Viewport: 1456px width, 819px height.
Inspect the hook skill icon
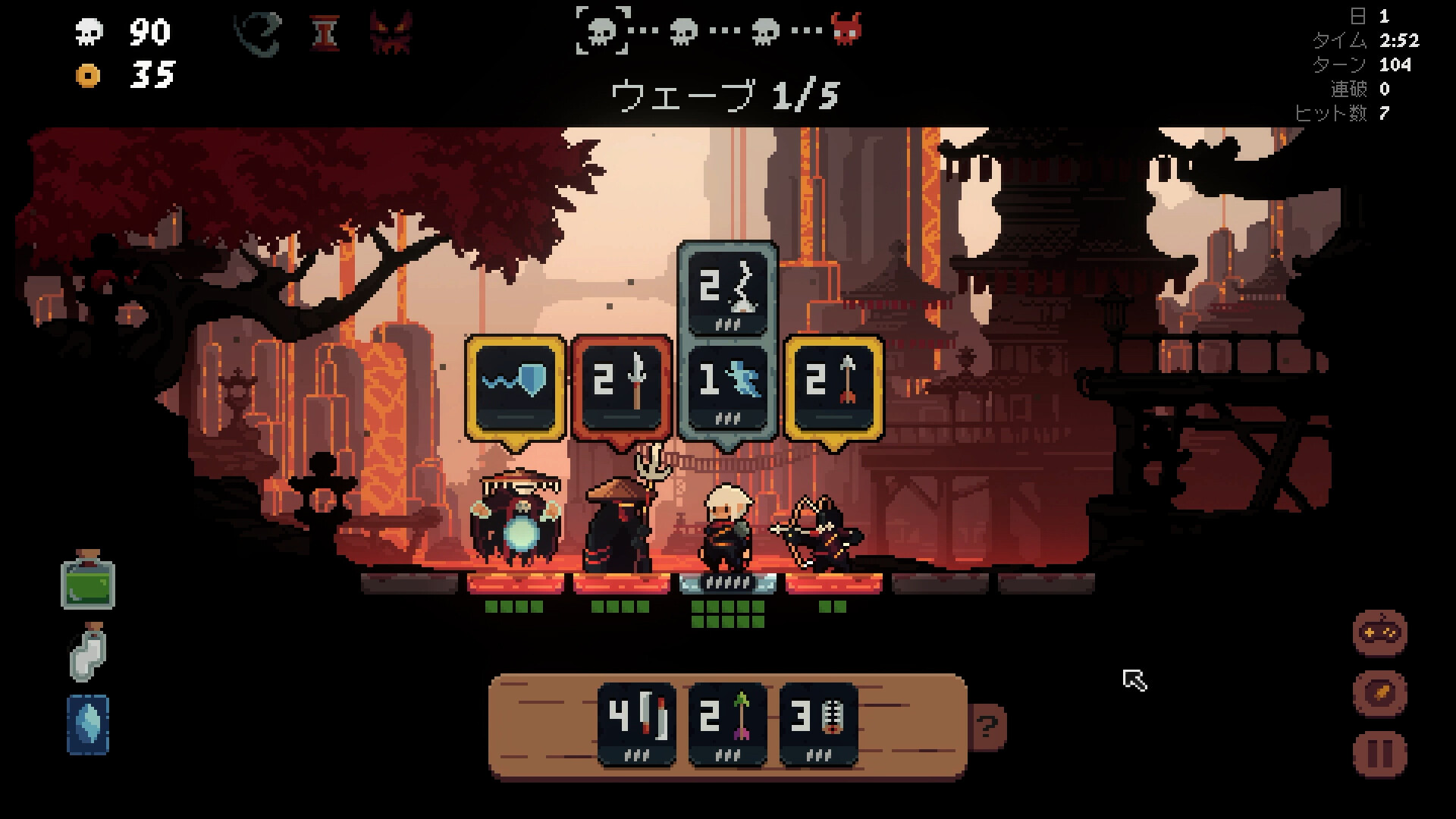point(259,33)
